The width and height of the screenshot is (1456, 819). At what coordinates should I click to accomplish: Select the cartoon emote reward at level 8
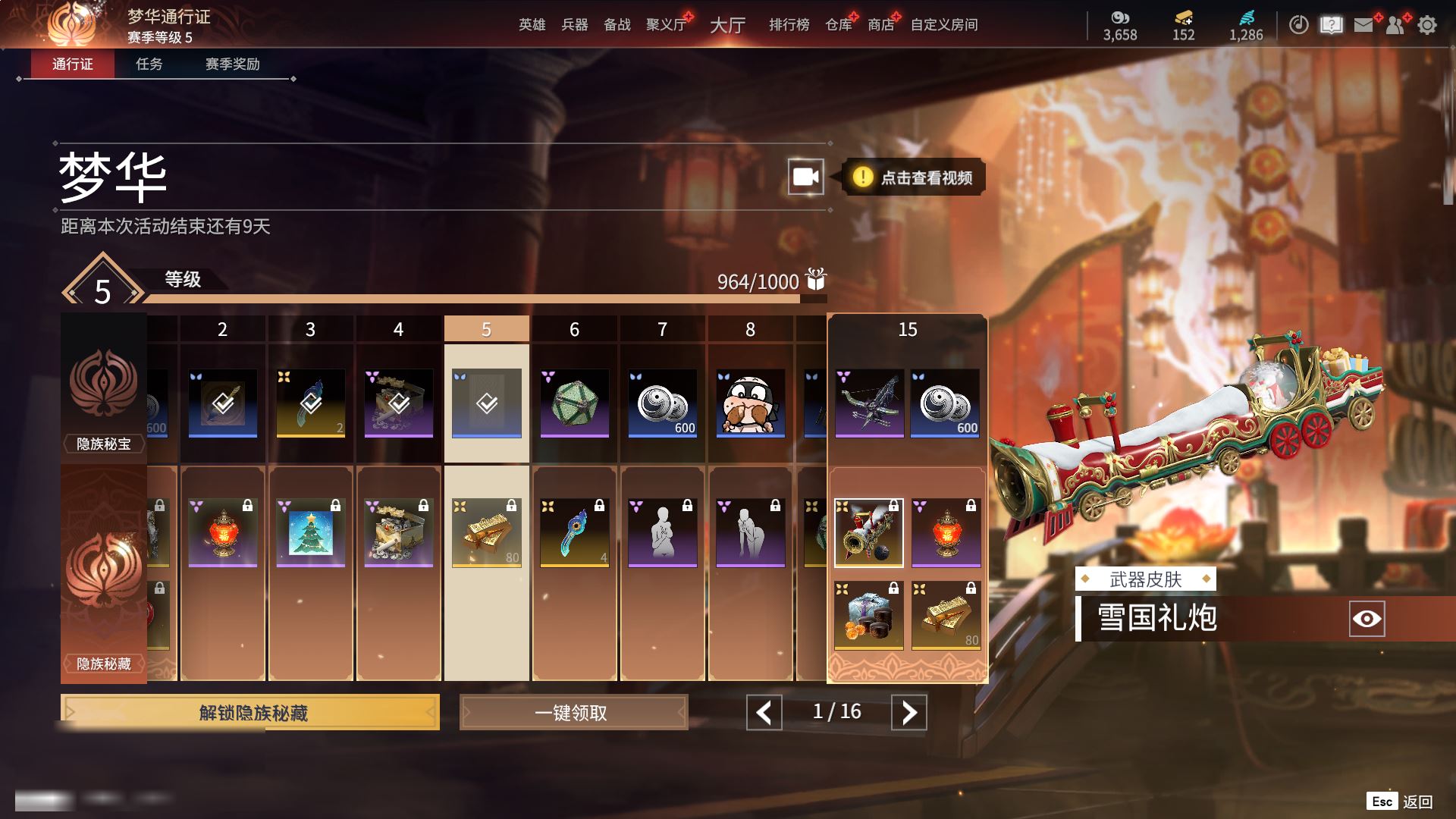[750, 403]
